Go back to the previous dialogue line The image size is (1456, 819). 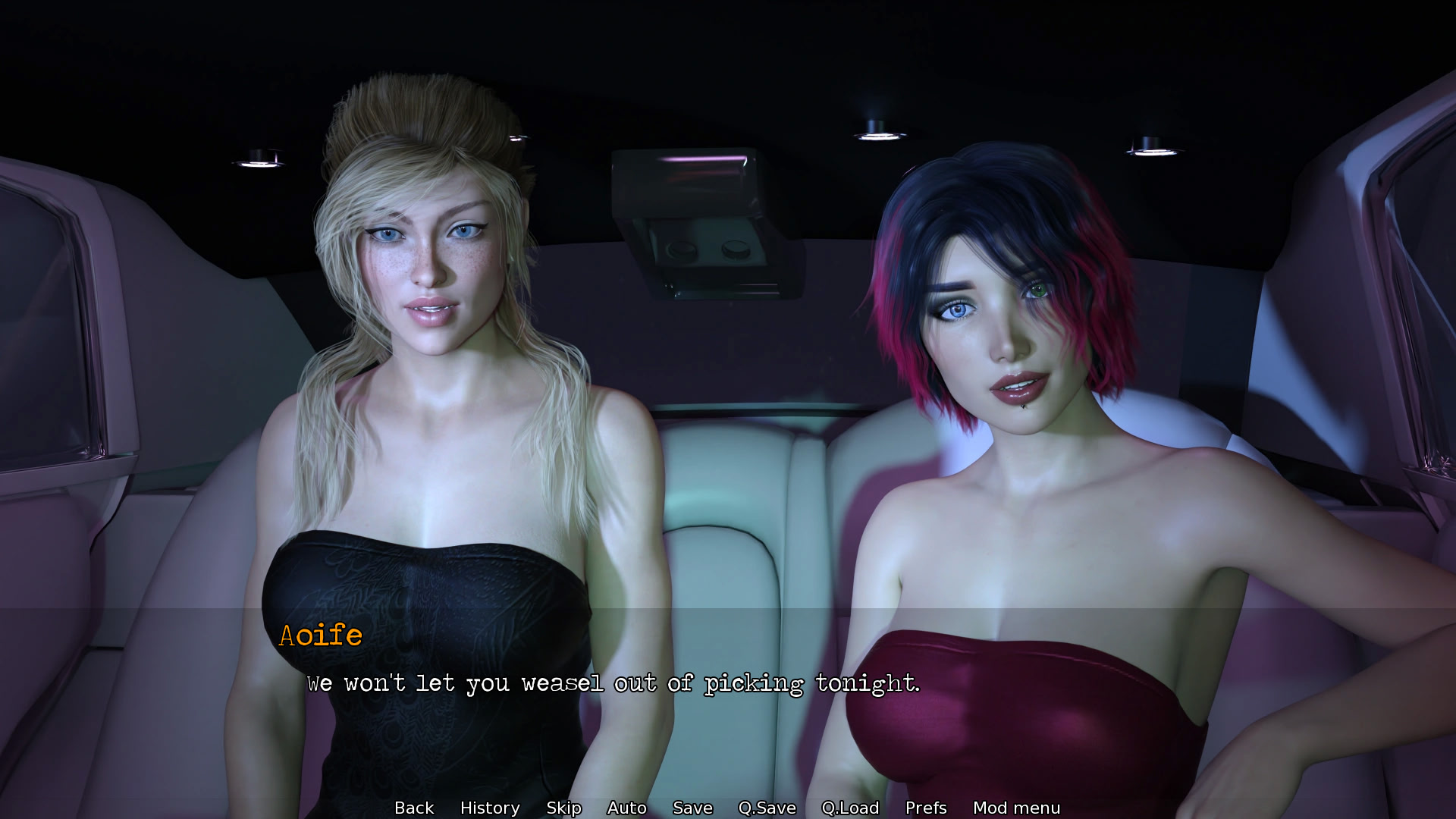(x=414, y=808)
